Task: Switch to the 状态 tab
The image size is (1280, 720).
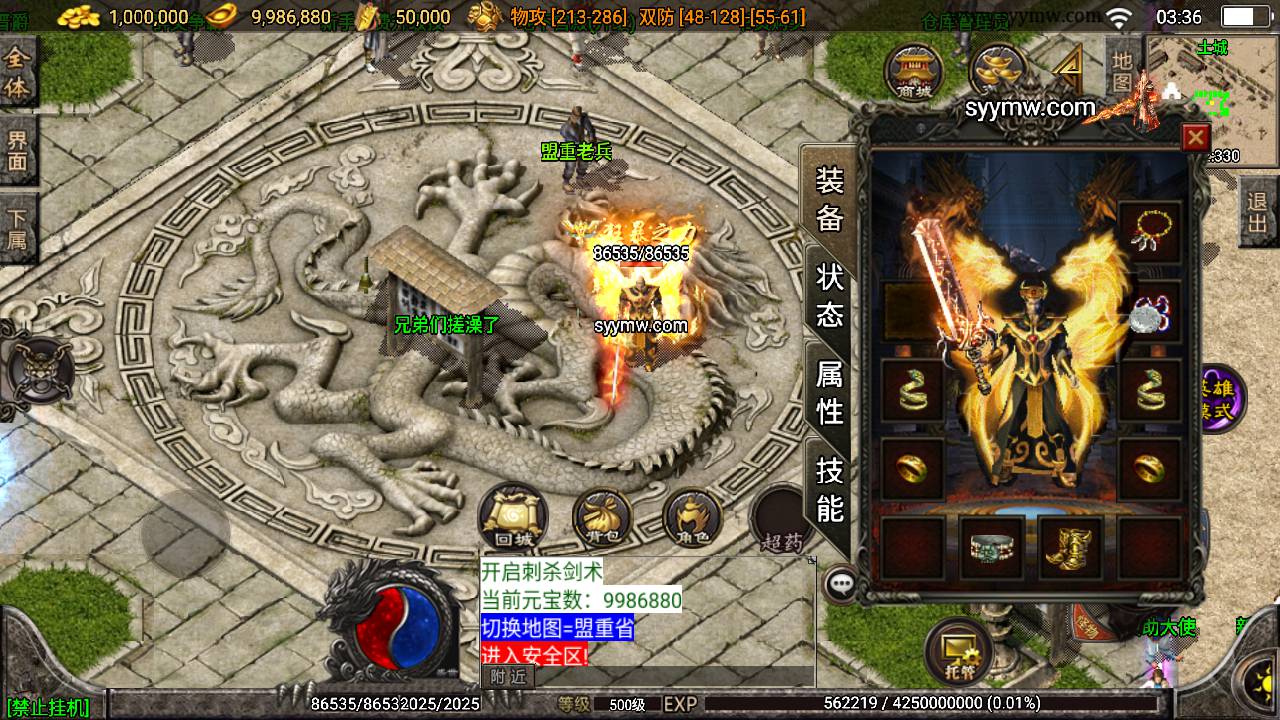Action: tap(830, 296)
